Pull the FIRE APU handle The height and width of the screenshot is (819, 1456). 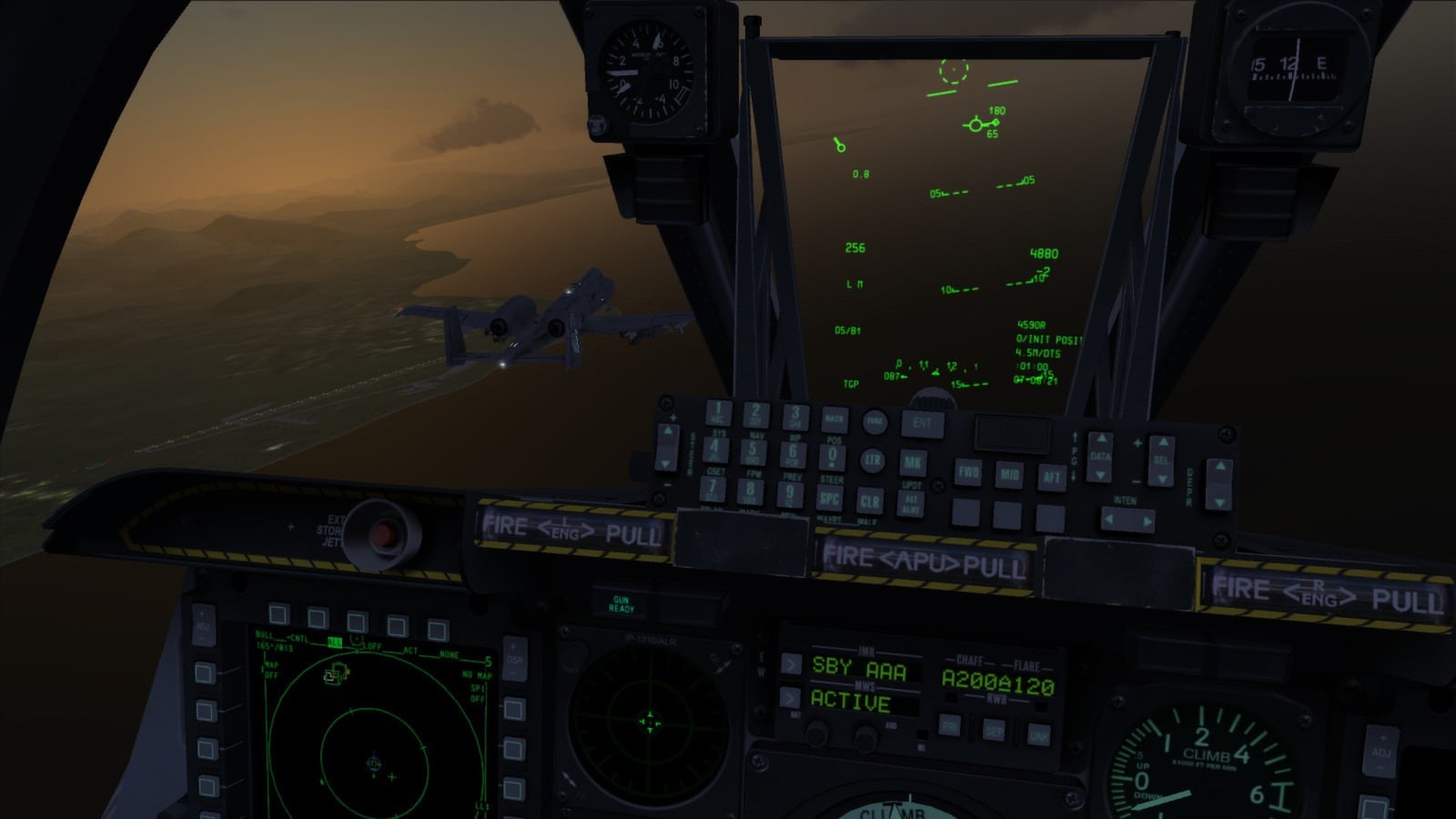click(x=924, y=562)
